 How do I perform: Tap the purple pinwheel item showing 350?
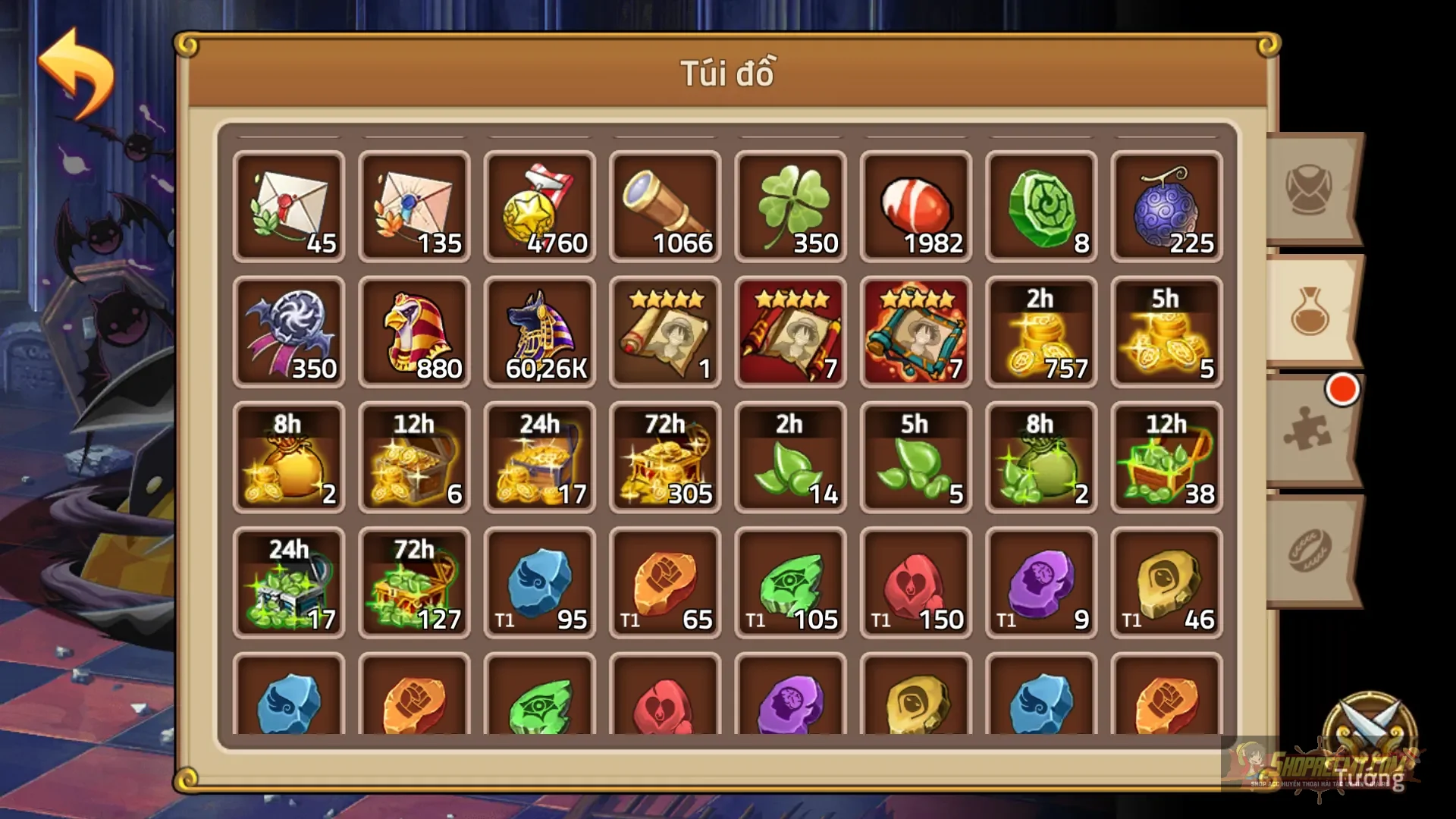290,331
